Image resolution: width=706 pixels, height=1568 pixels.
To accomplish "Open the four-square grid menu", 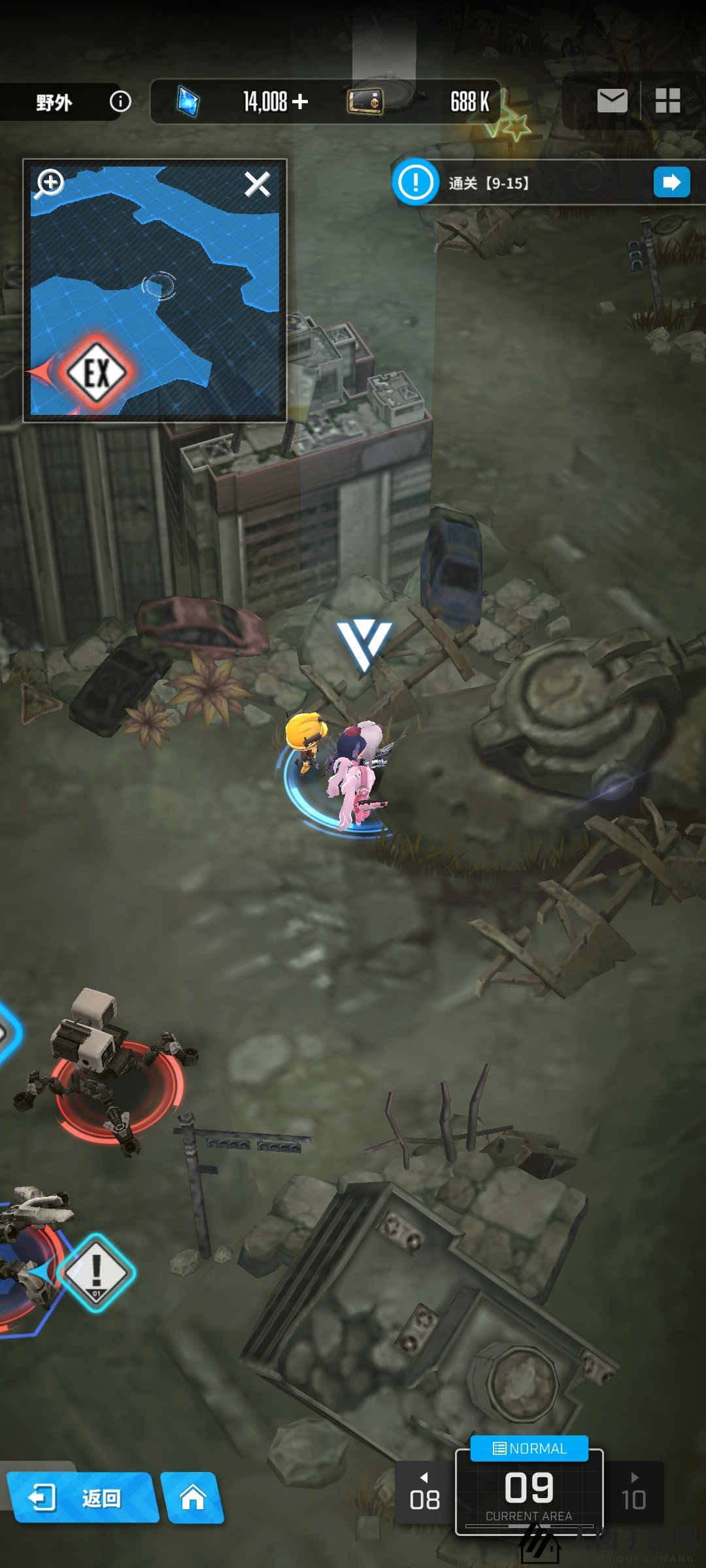I will coord(667,101).
